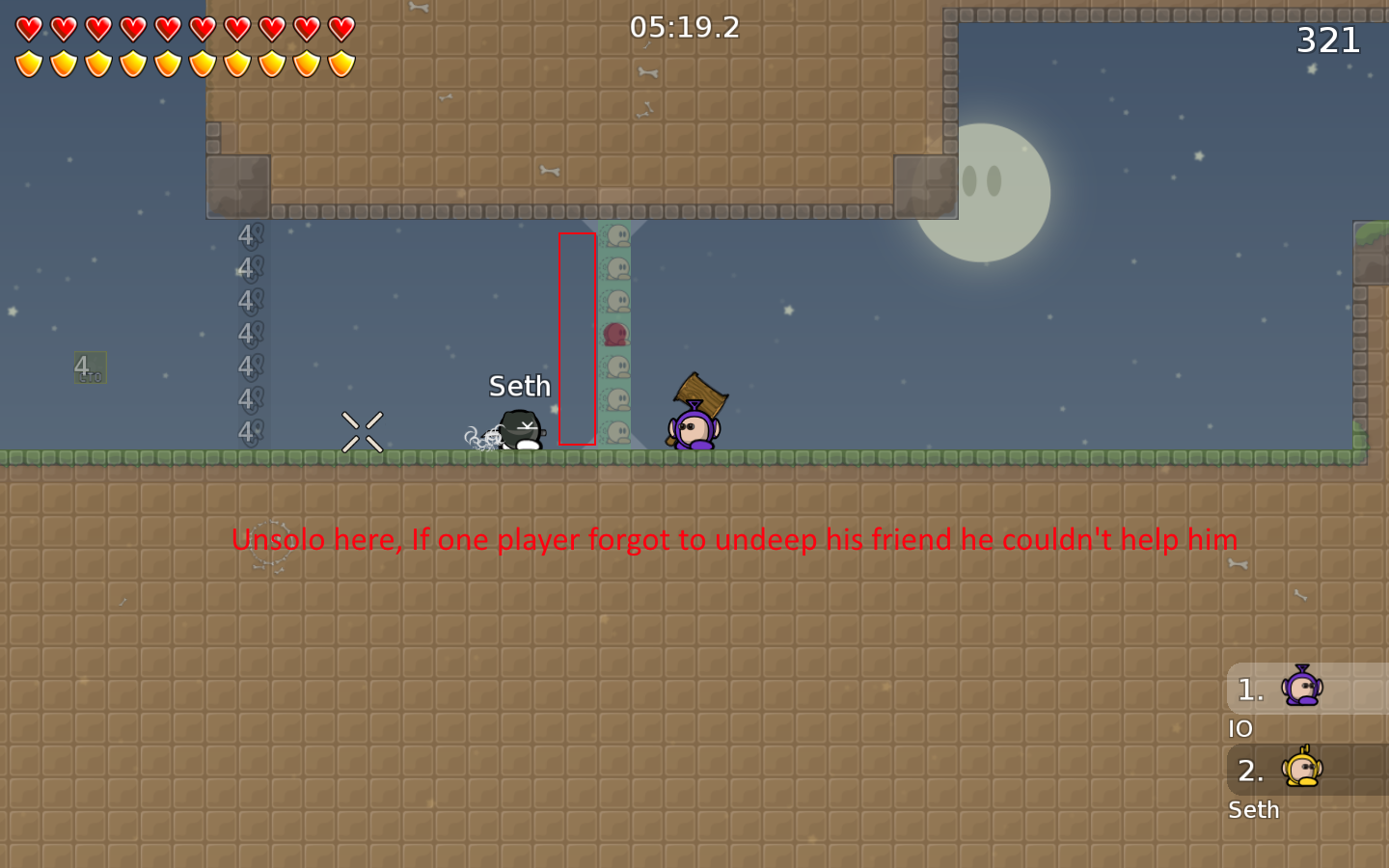Click the leftmost yellow armor shield icon

pos(28,65)
